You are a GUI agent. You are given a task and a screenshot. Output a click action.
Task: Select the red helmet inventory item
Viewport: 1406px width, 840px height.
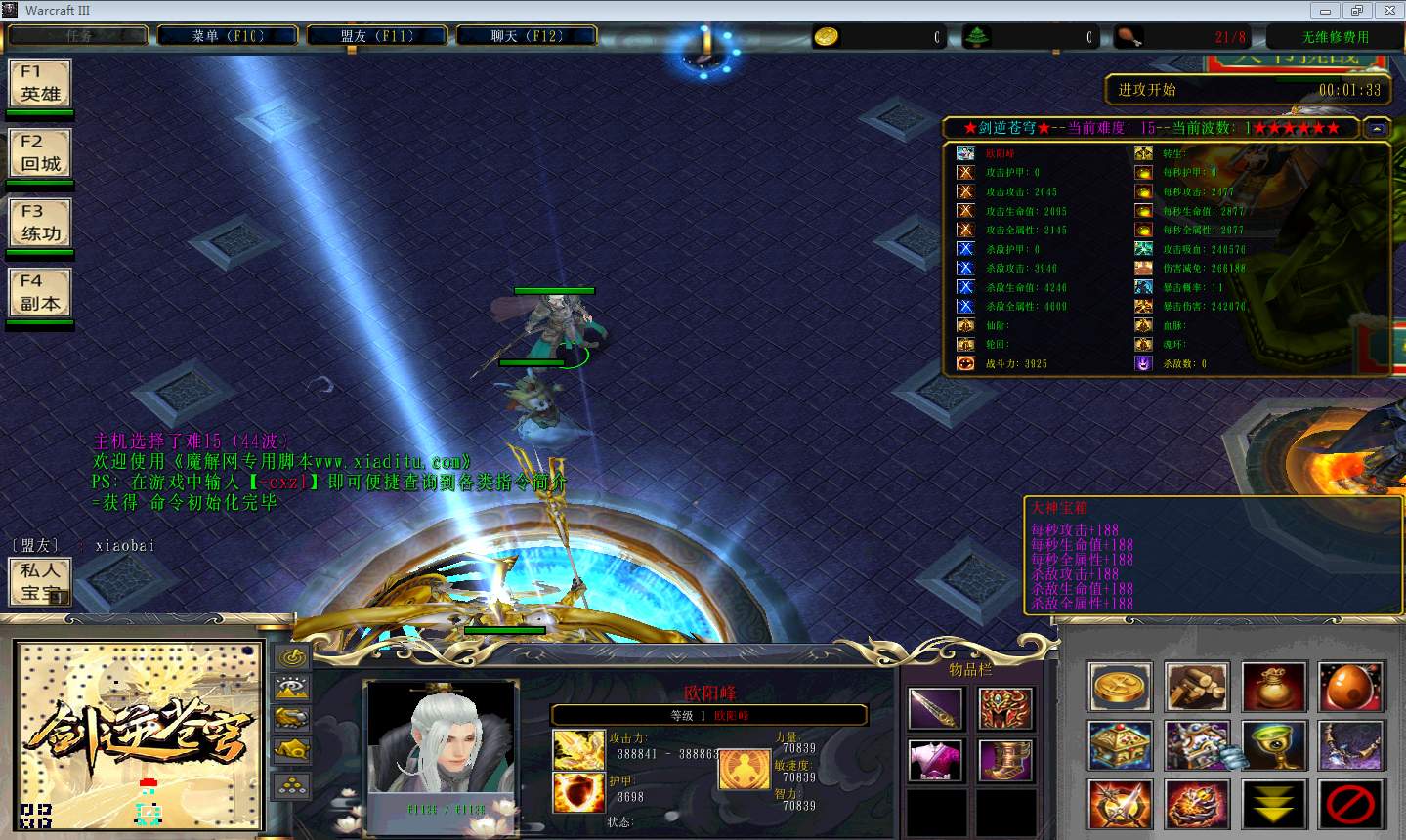(1006, 708)
